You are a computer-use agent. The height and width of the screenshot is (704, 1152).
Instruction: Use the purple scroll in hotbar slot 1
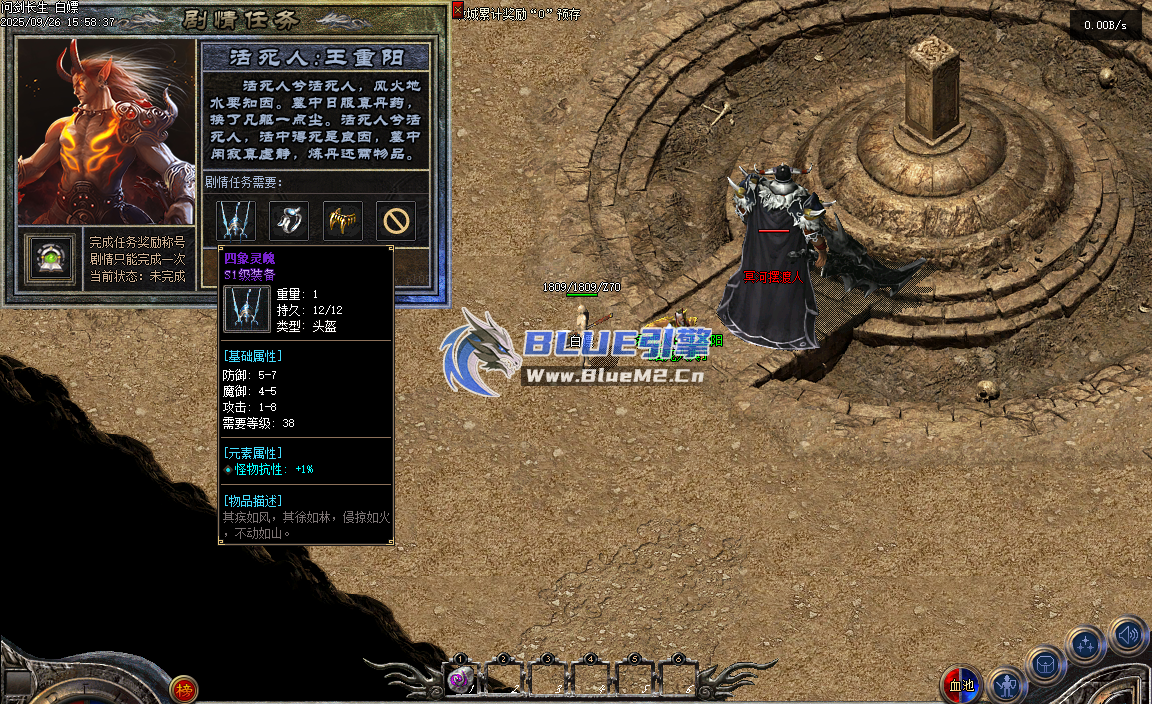(x=461, y=680)
